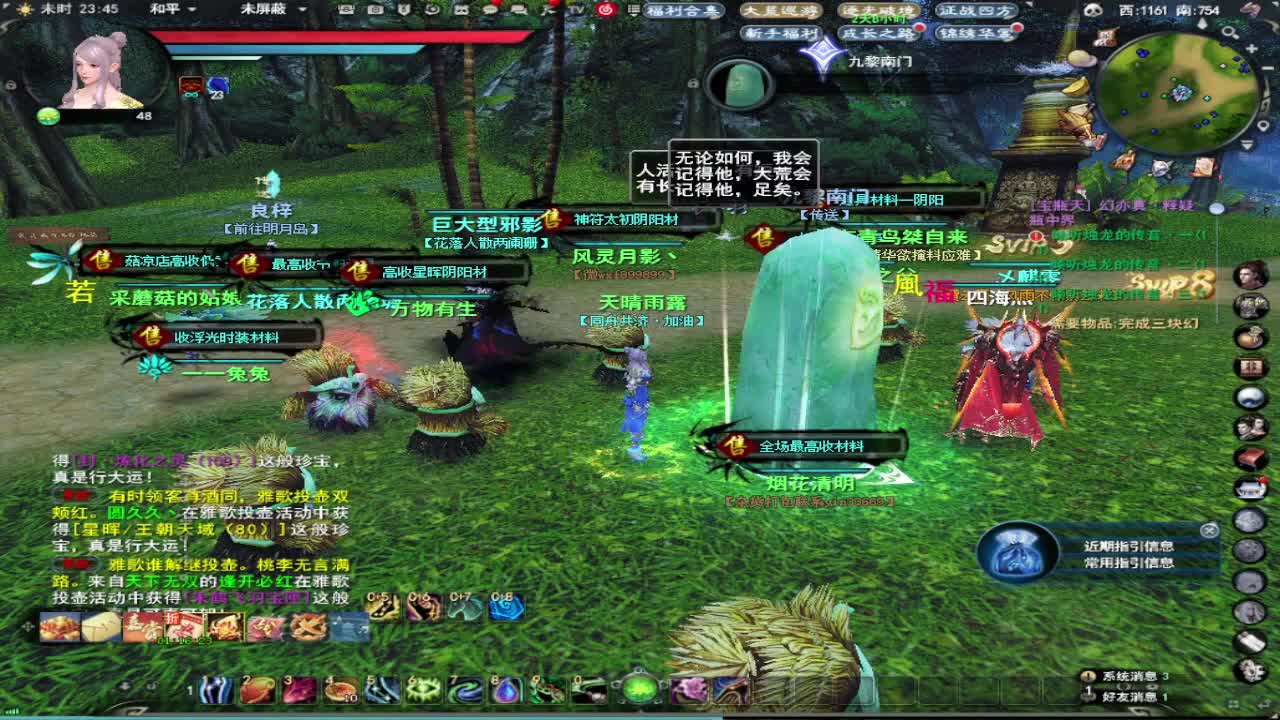Click the minimap zoom-in plus control
This screenshot has width=1280, height=720.
coord(1250,47)
